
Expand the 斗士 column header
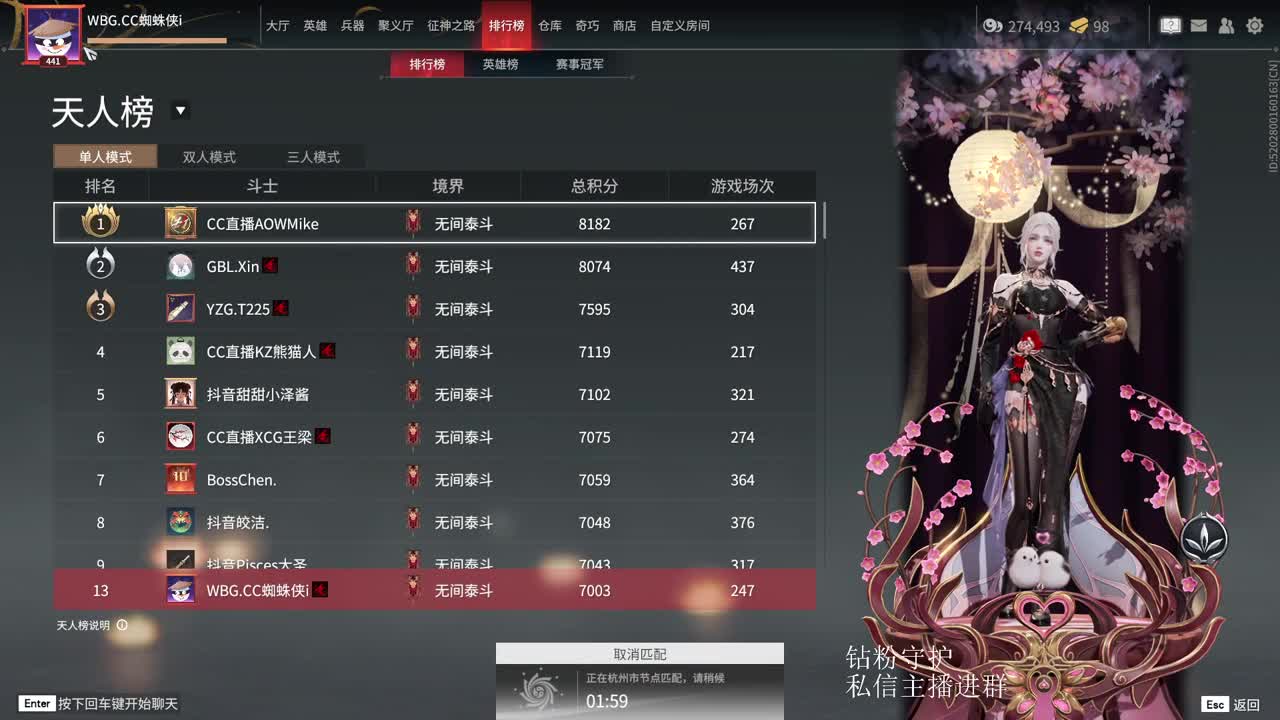(262, 185)
